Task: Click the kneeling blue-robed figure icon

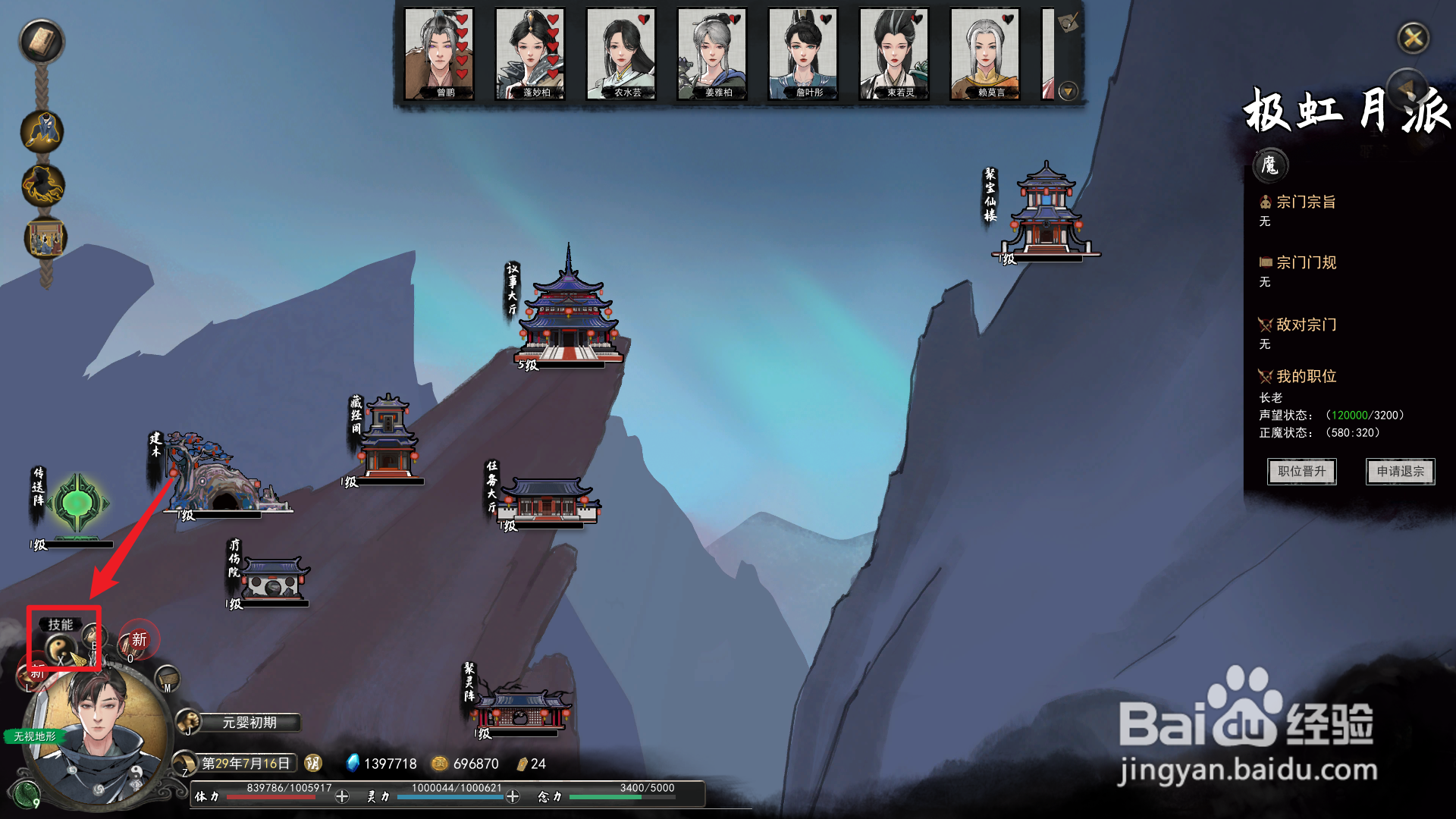Action: pos(42,131)
